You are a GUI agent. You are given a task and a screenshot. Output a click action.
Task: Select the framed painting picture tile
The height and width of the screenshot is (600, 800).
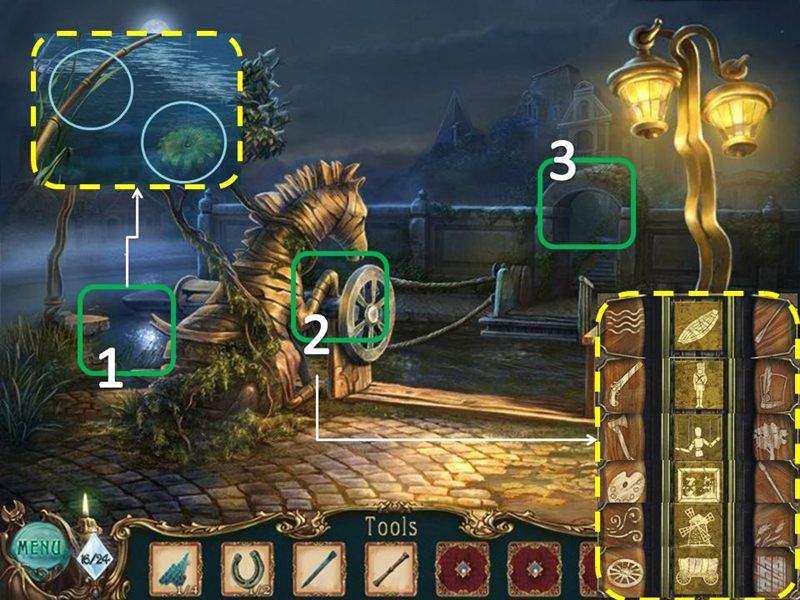coord(699,488)
